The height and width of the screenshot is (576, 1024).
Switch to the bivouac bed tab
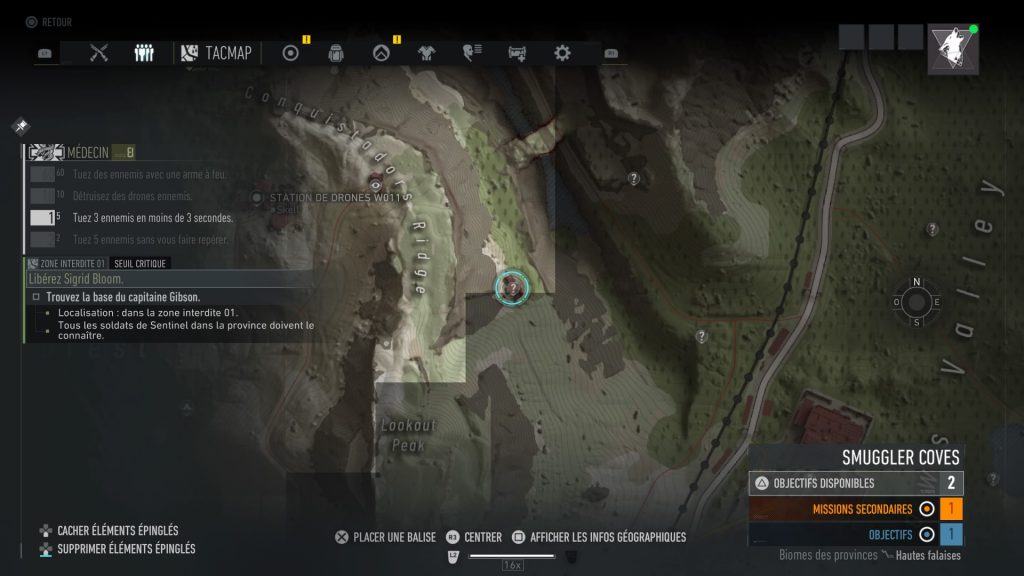point(517,53)
